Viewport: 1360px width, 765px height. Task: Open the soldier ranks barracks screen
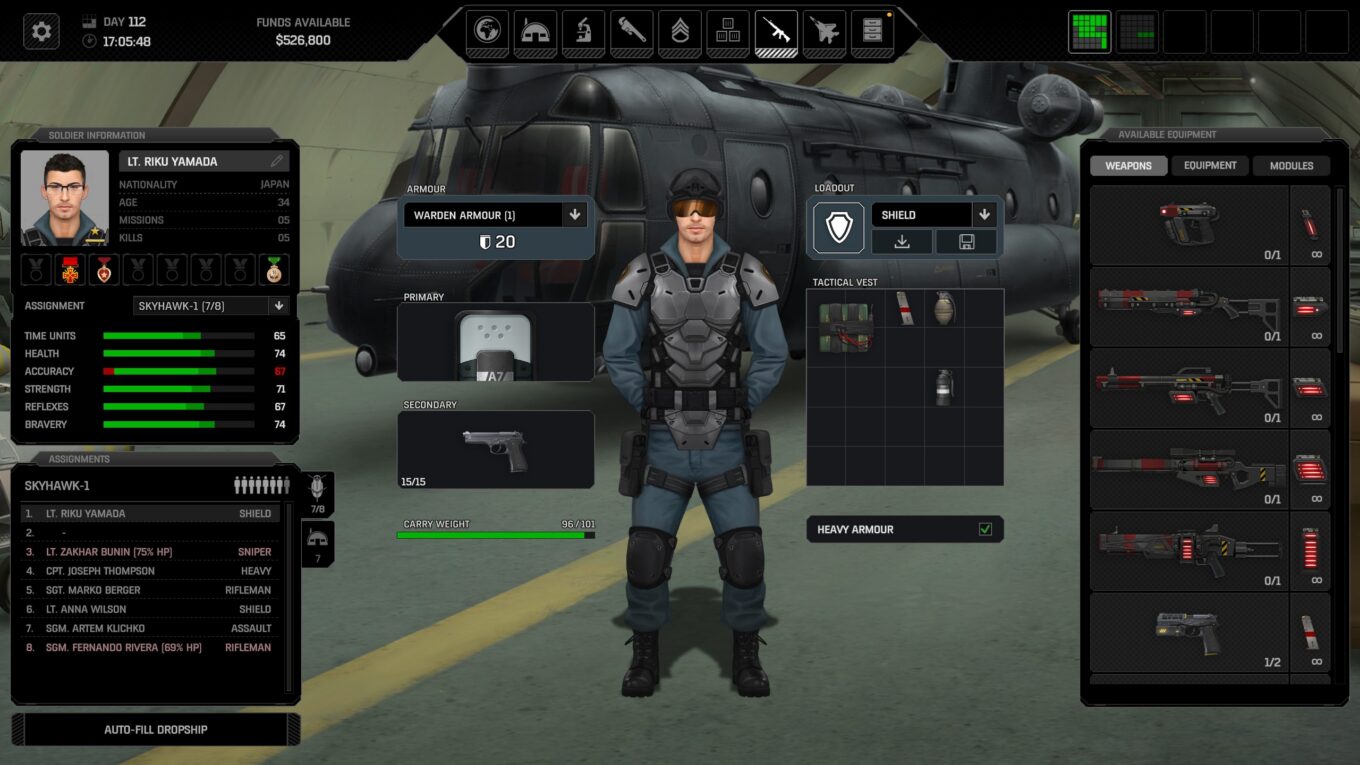click(x=679, y=31)
